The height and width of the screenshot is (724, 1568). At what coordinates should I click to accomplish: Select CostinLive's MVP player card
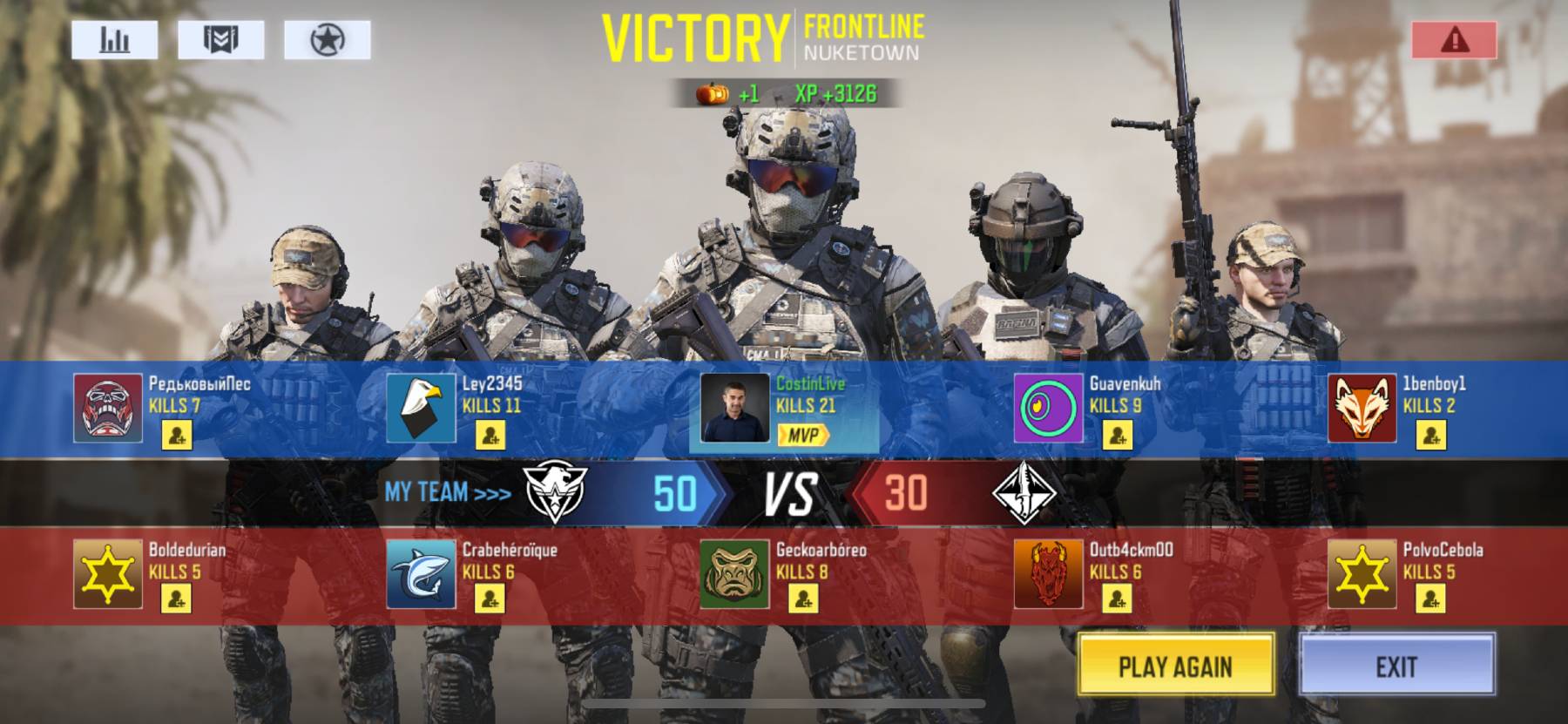click(x=783, y=409)
